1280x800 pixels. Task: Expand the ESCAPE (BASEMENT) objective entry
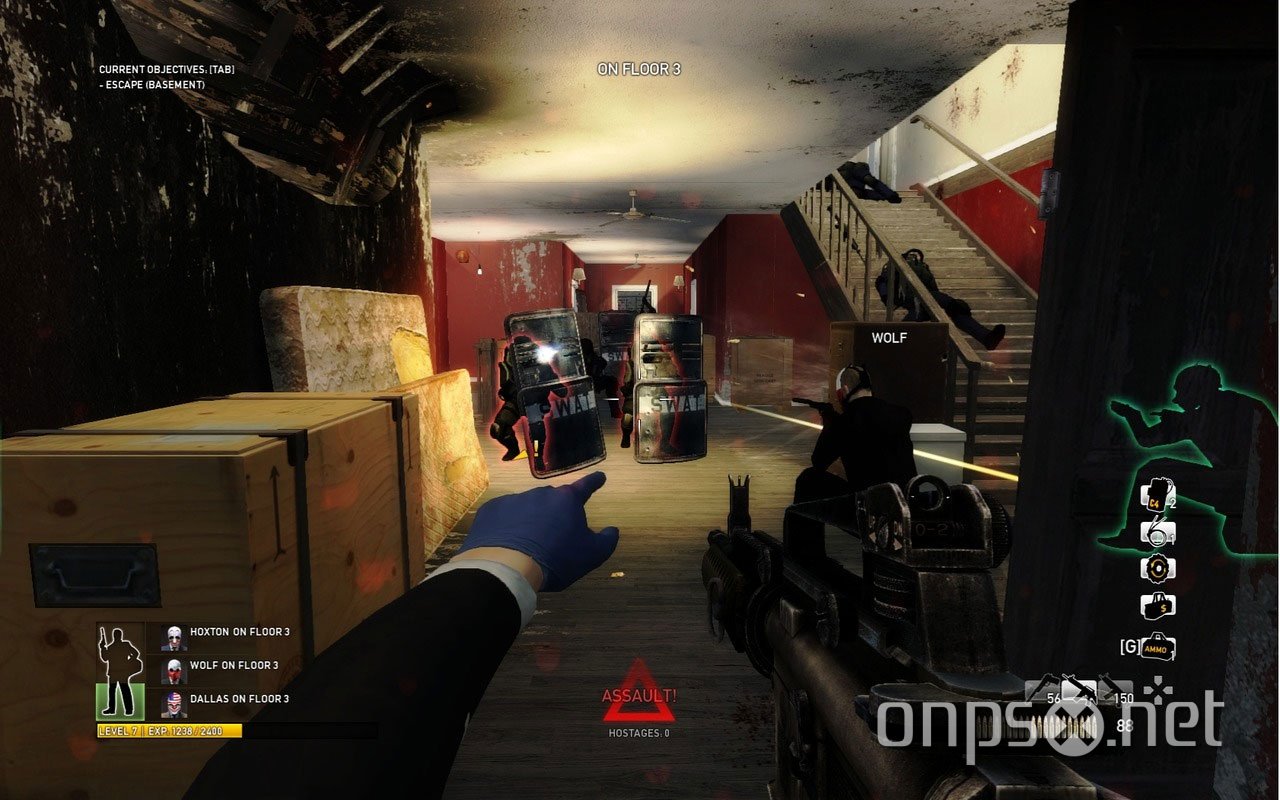point(150,83)
